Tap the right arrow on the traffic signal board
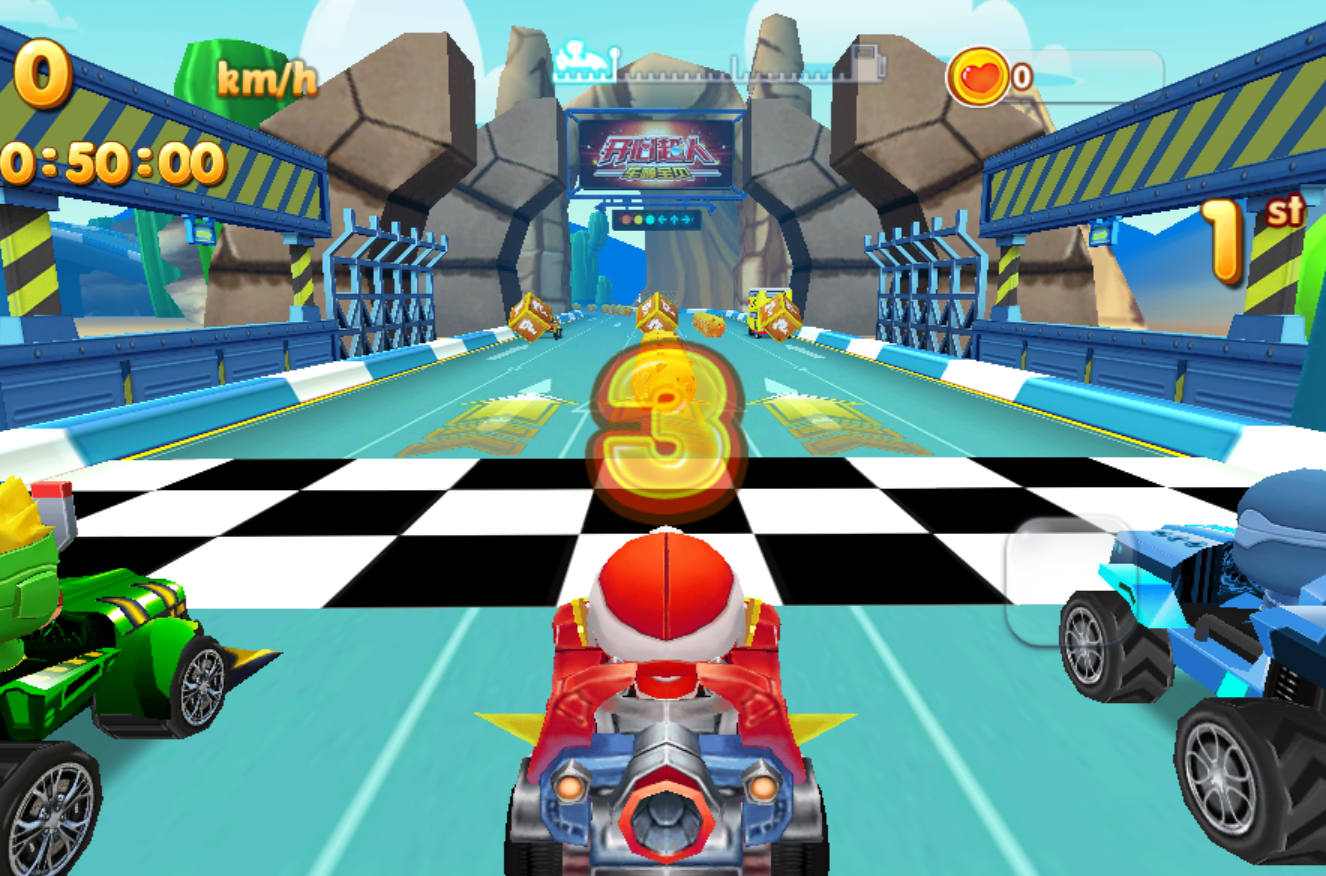Viewport: 1326px width, 876px height. 685,220
